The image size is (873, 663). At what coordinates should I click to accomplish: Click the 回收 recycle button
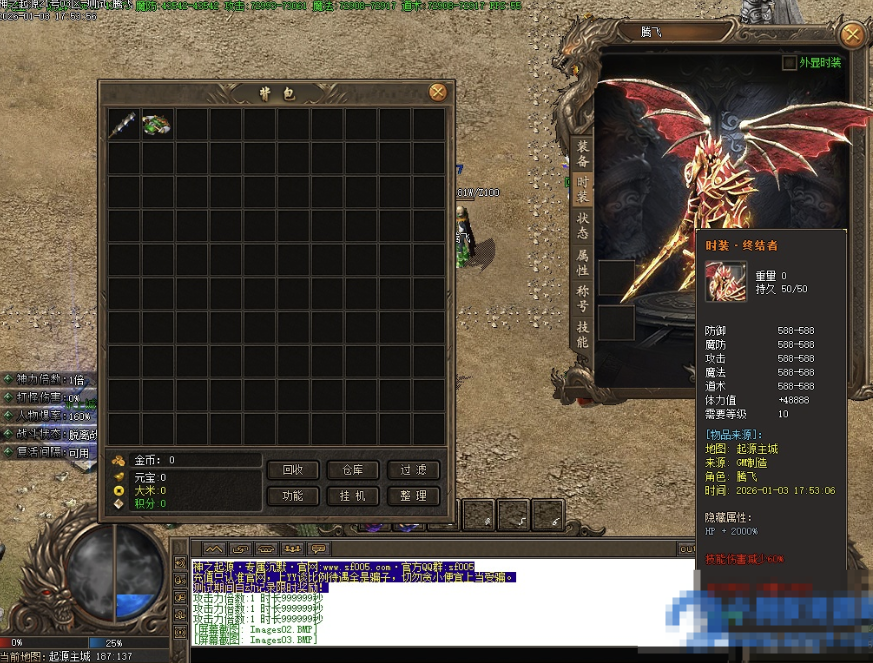pyautogui.click(x=293, y=470)
